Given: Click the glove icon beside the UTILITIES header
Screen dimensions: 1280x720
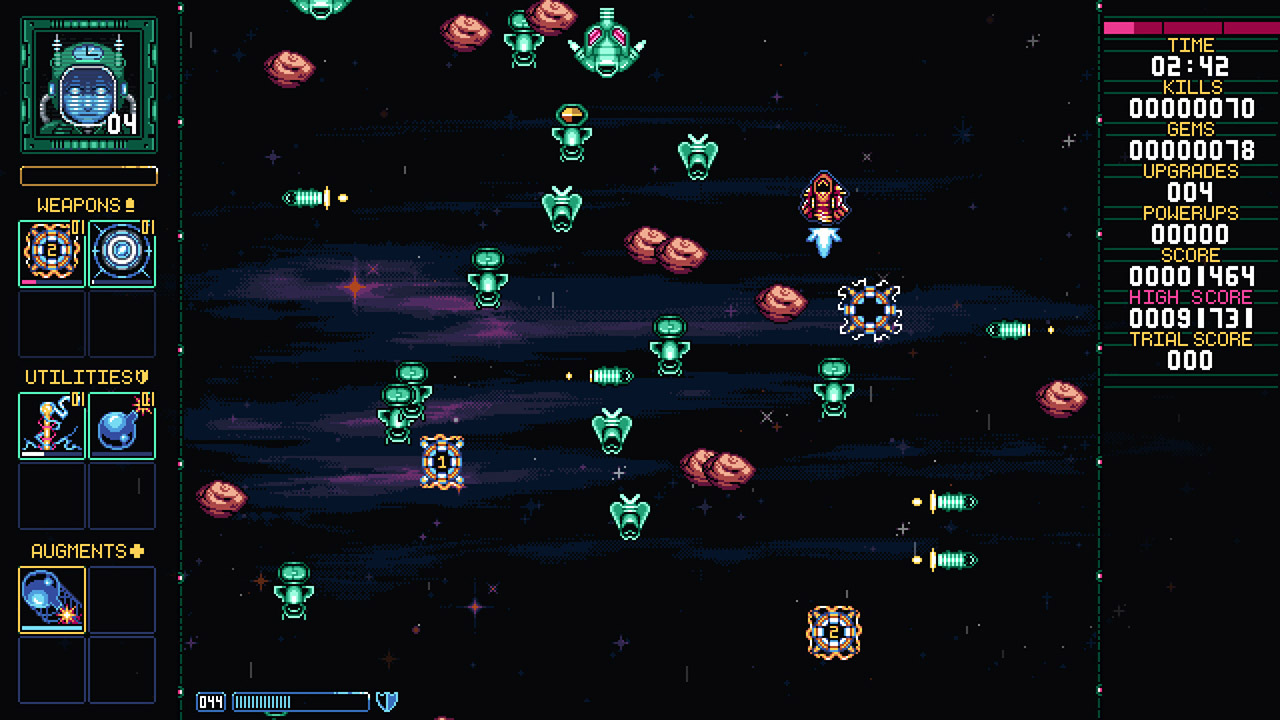Looking at the screenshot, I should [143, 377].
